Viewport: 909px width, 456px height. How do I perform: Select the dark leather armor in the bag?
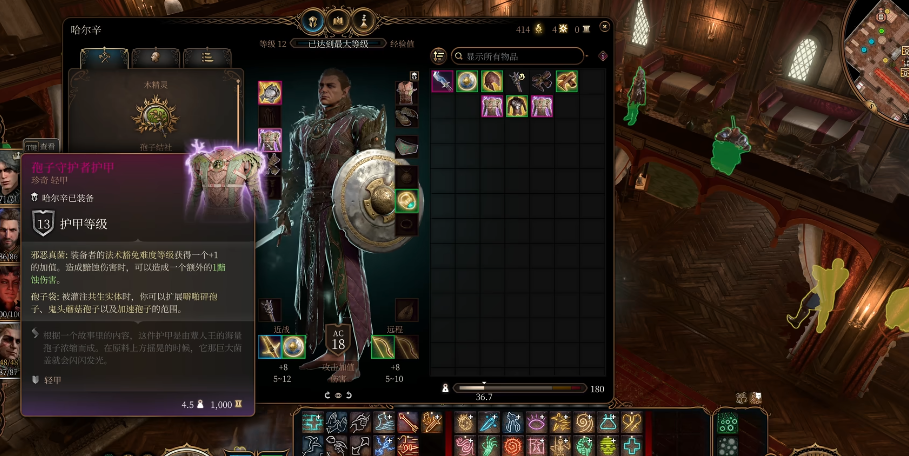(517, 106)
